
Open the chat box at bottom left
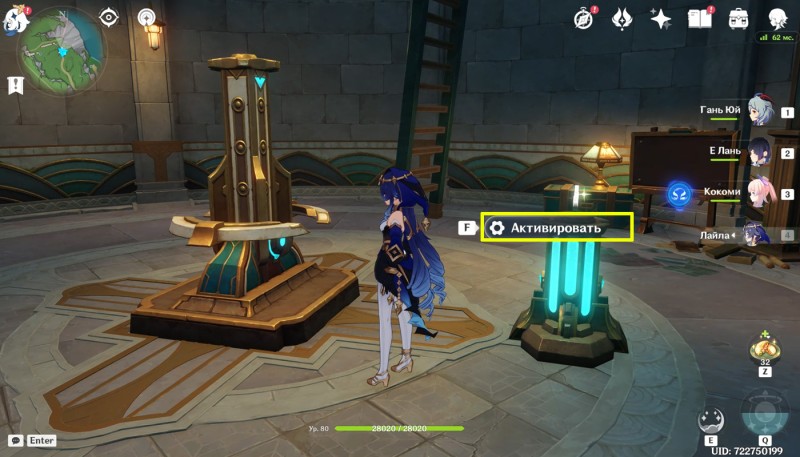(30, 440)
